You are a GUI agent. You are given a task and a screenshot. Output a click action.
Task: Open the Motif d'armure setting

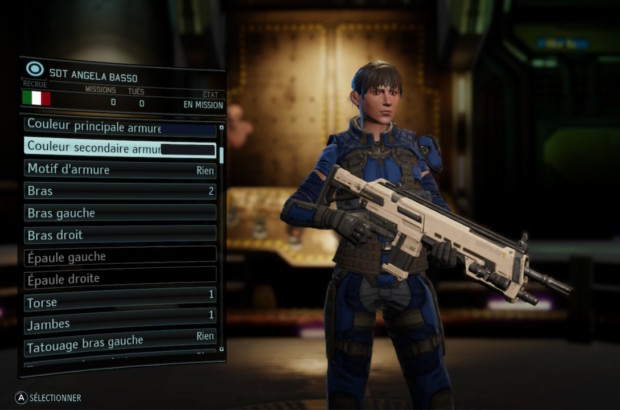(x=120, y=169)
